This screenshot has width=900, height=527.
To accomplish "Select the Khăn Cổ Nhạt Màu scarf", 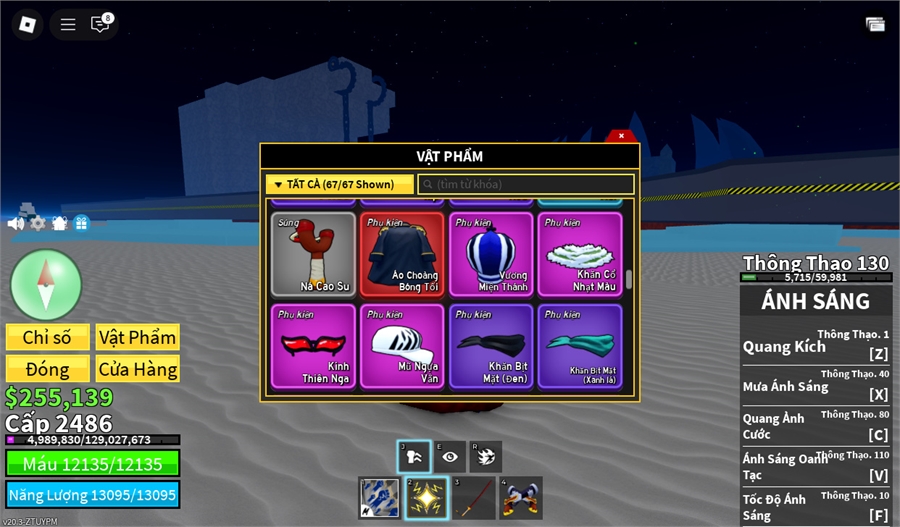I will [580, 254].
